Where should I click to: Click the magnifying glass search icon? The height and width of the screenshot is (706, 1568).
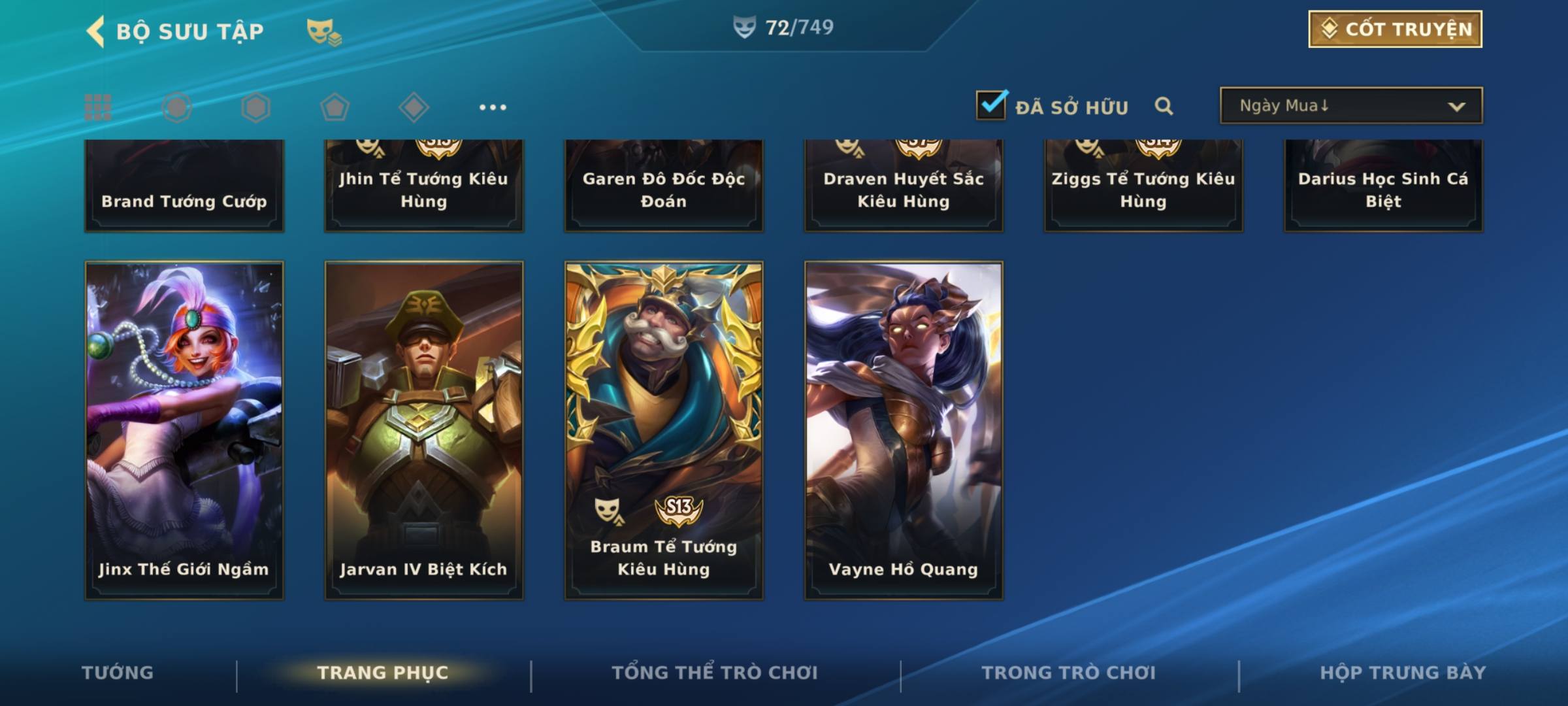(x=1164, y=106)
